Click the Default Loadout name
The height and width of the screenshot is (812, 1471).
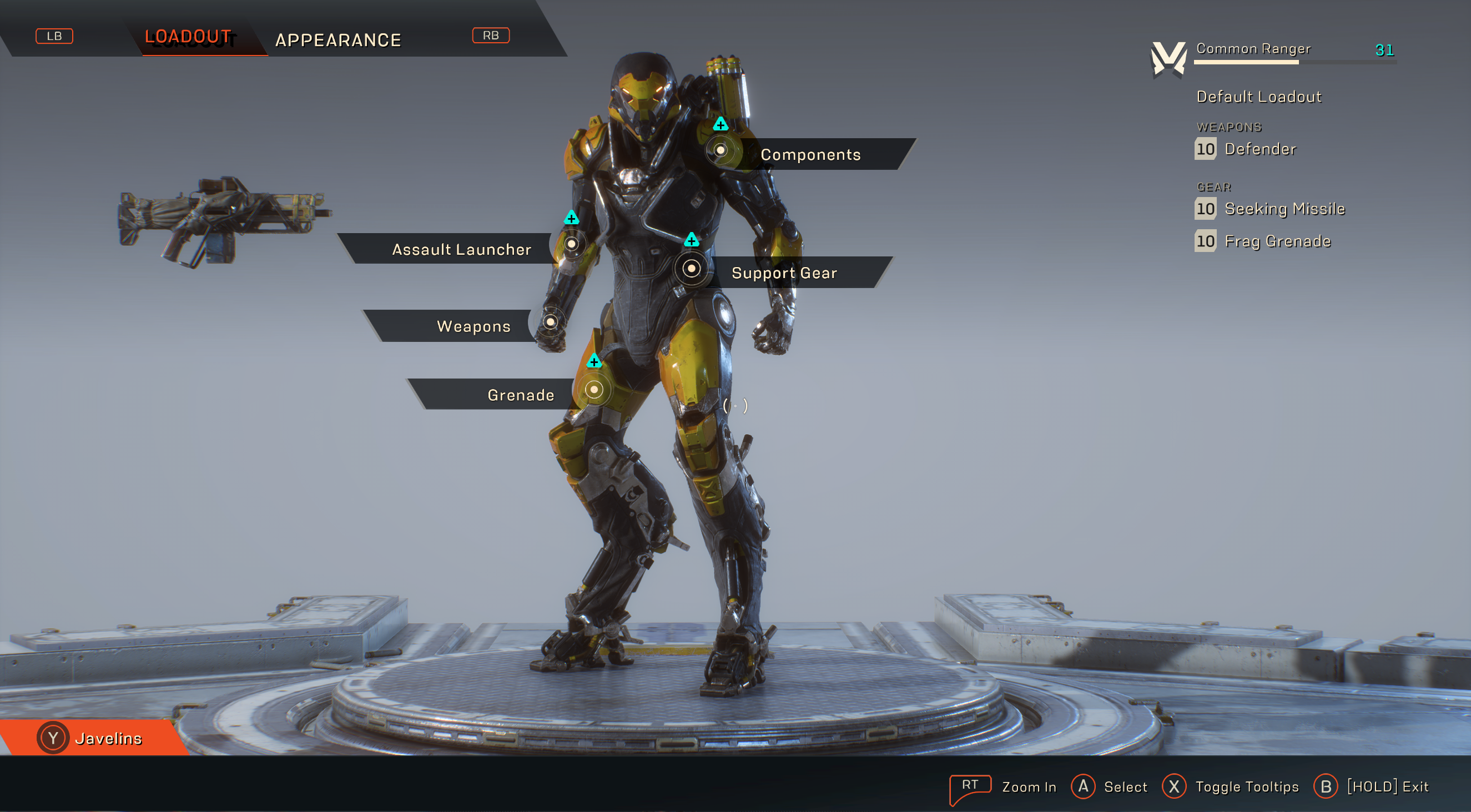[1258, 97]
